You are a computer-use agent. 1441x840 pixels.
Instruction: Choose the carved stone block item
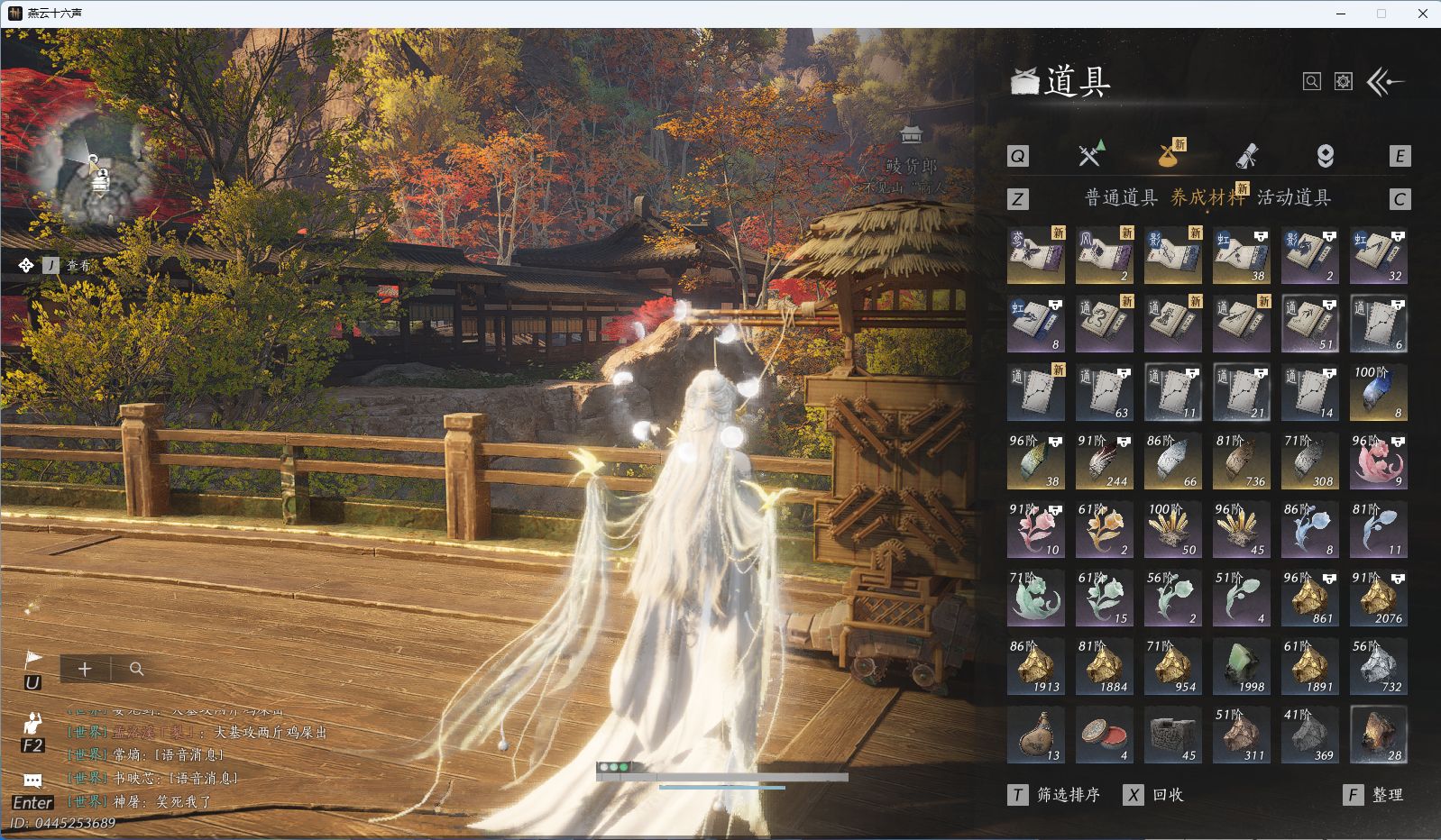(x=1173, y=735)
